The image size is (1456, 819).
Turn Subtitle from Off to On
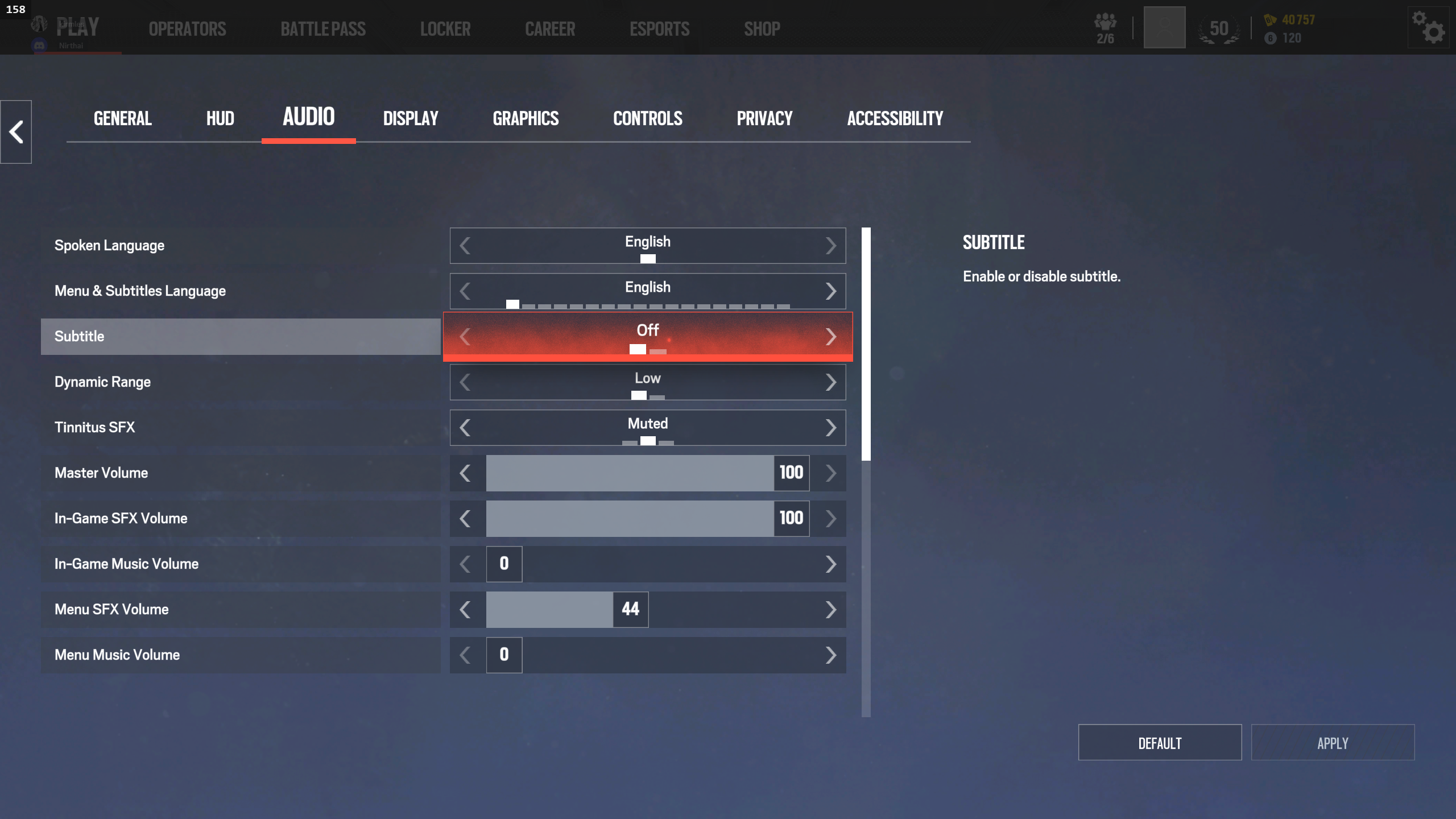[832, 336]
